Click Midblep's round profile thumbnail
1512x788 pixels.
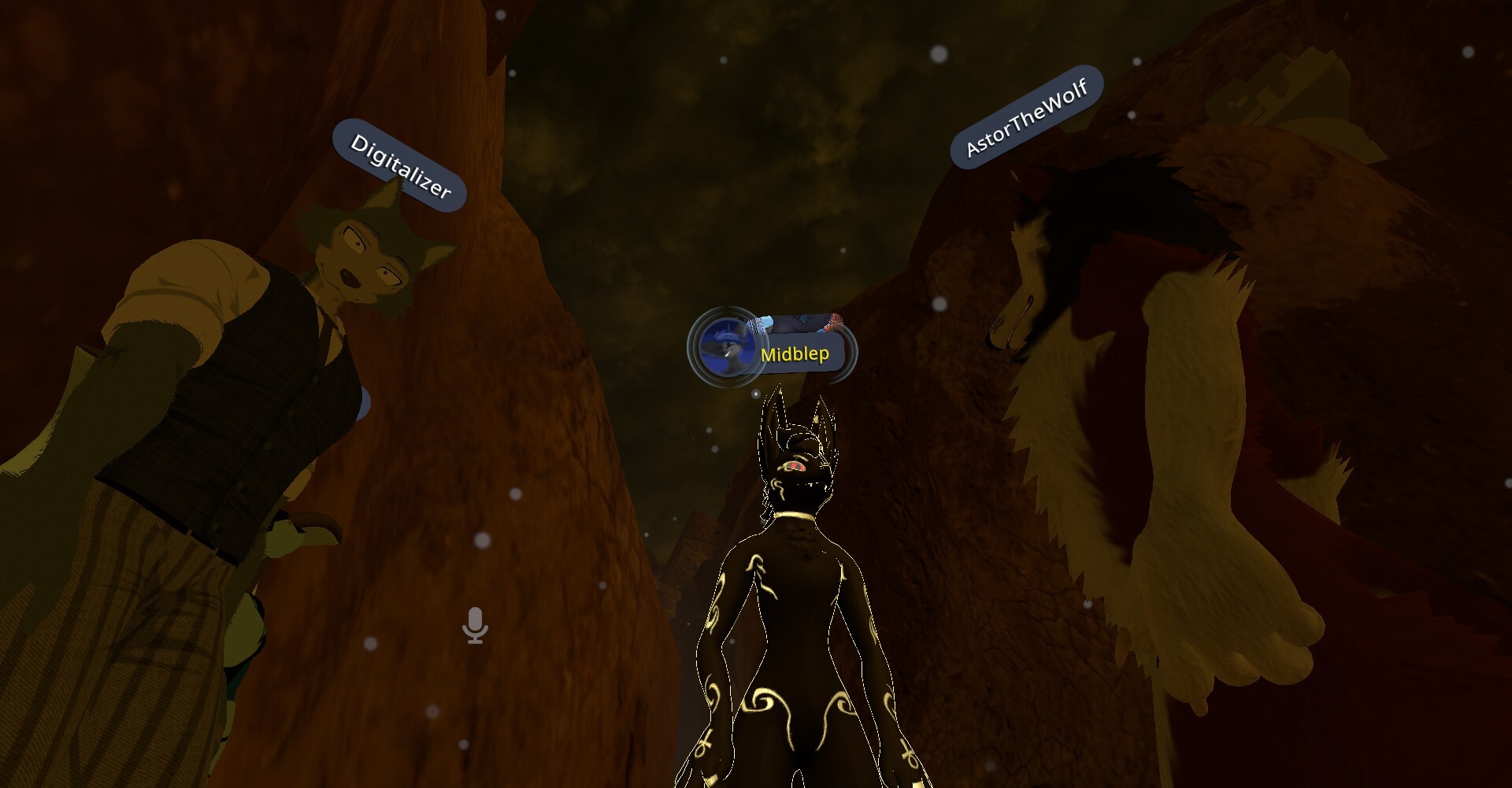(x=723, y=348)
